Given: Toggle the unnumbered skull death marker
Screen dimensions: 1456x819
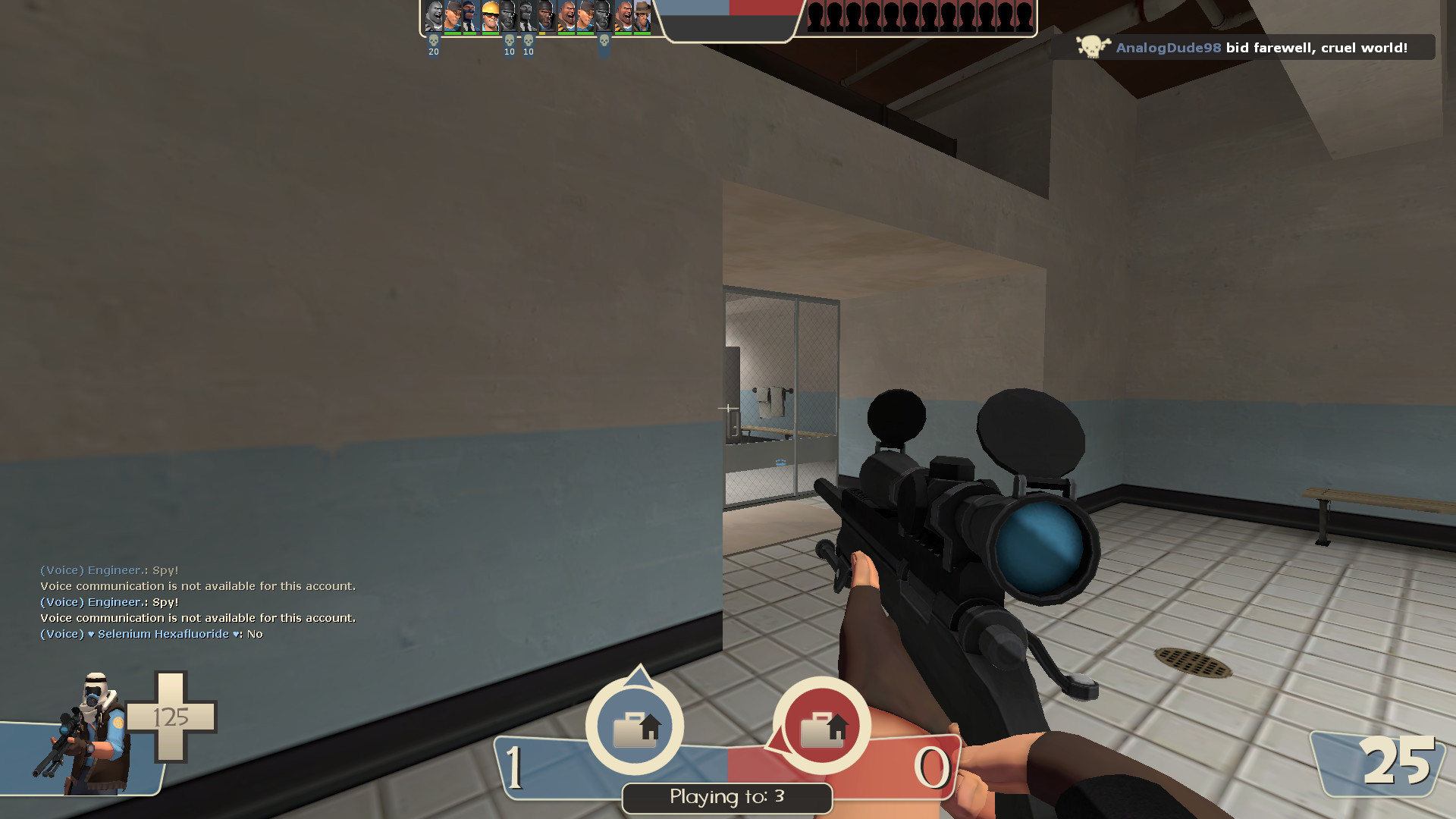Looking at the screenshot, I should (x=604, y=42).
